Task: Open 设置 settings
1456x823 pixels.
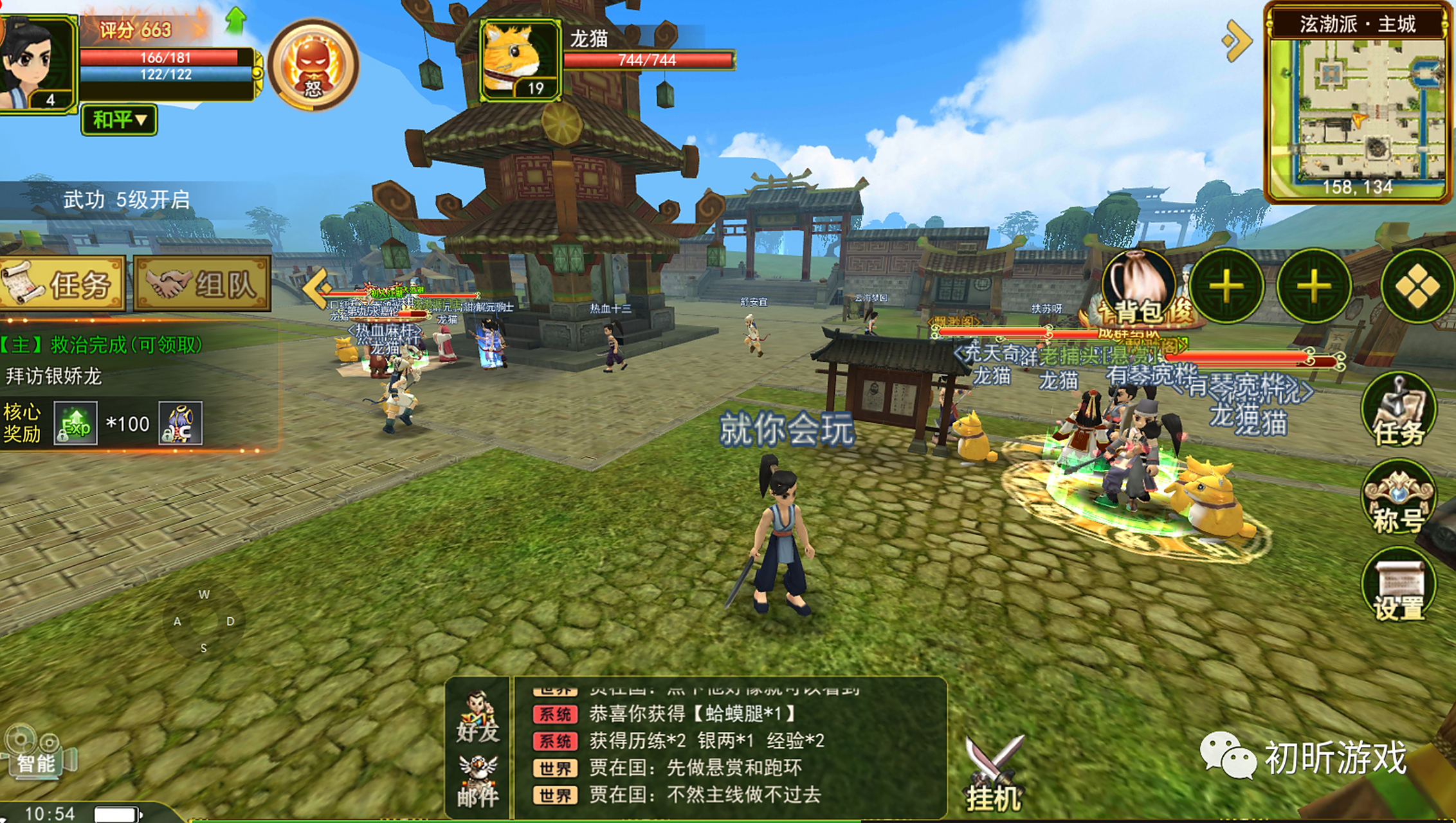Action: [1398, 588]
